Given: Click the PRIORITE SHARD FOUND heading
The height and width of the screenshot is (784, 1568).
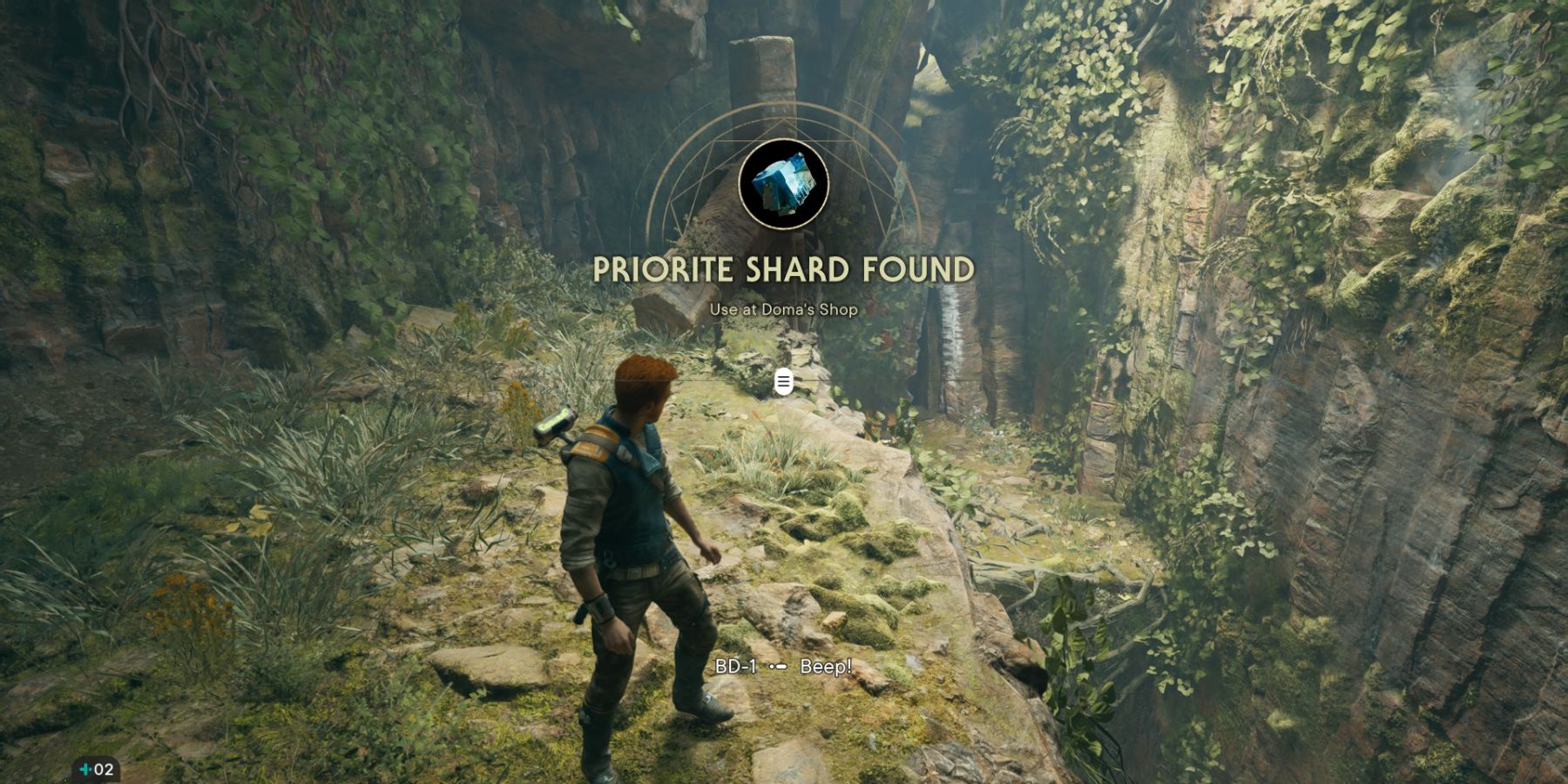Looking at the screenshot, I should pos(784,268).
